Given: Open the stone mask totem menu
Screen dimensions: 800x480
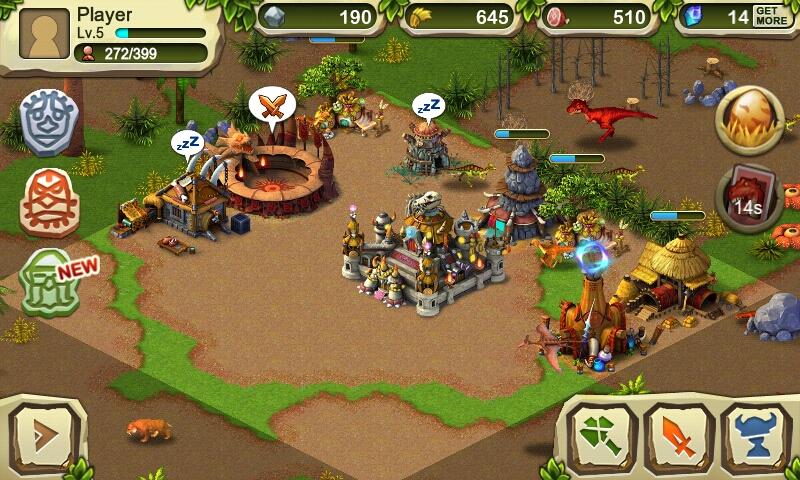Looking at the screenshot, I should pyautogui.click(x=49, y=122).
